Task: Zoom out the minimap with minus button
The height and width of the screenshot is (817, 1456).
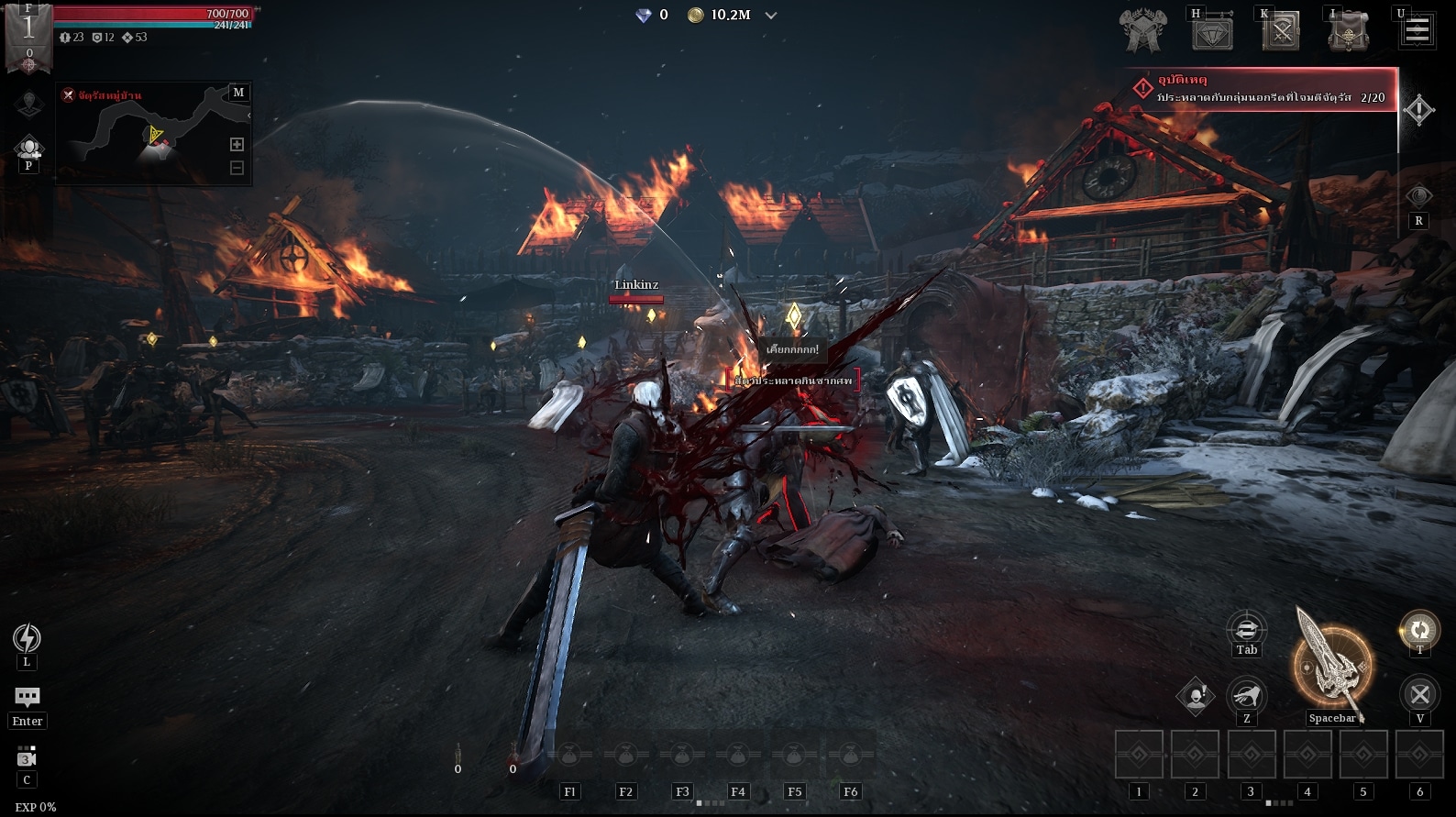Action: [x=237, y=168]
